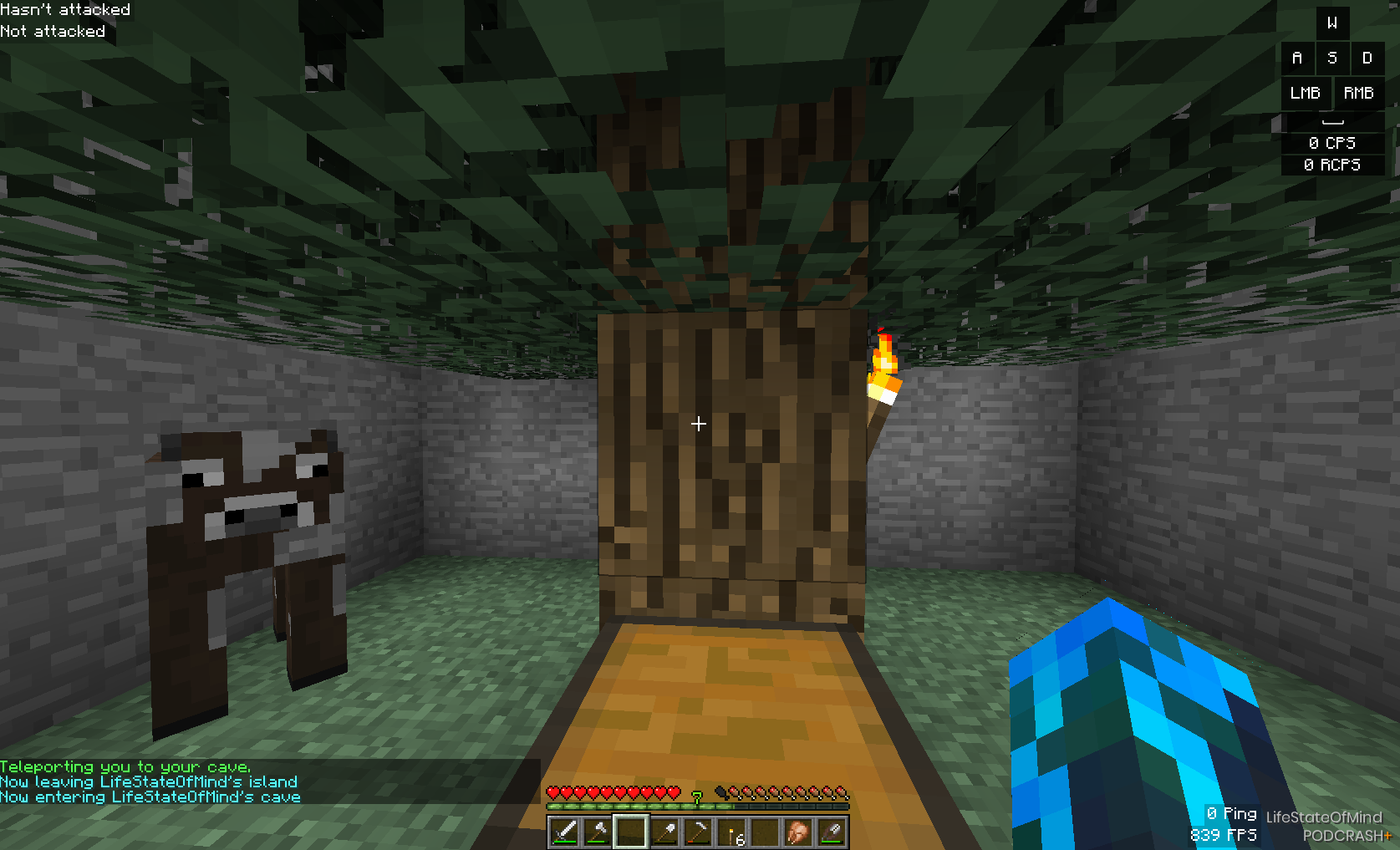Click the 839 FPS indicator
1400x850 pixels.
point(1222,834)
